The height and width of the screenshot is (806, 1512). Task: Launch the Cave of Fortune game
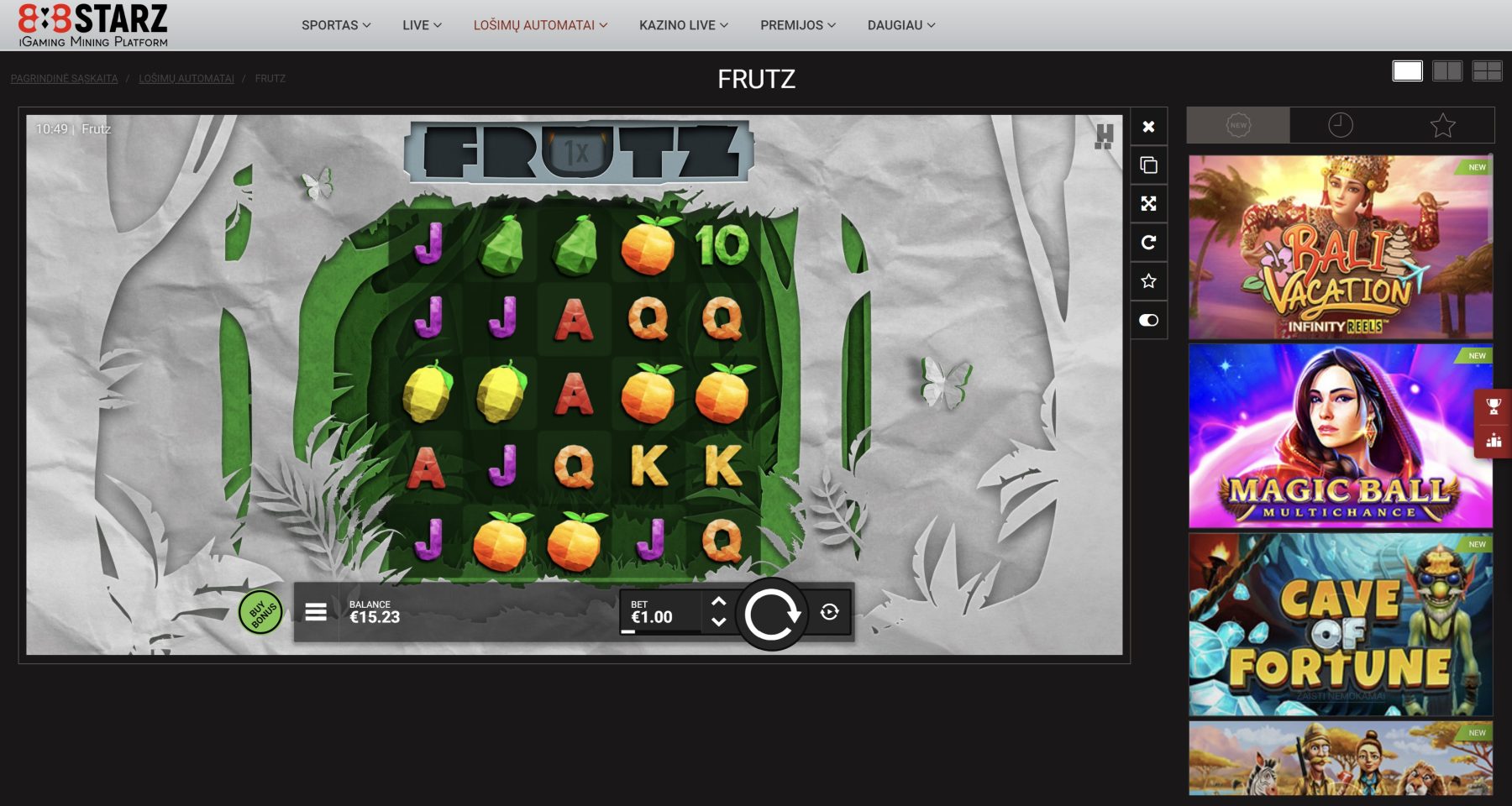tap(1340, 625)
